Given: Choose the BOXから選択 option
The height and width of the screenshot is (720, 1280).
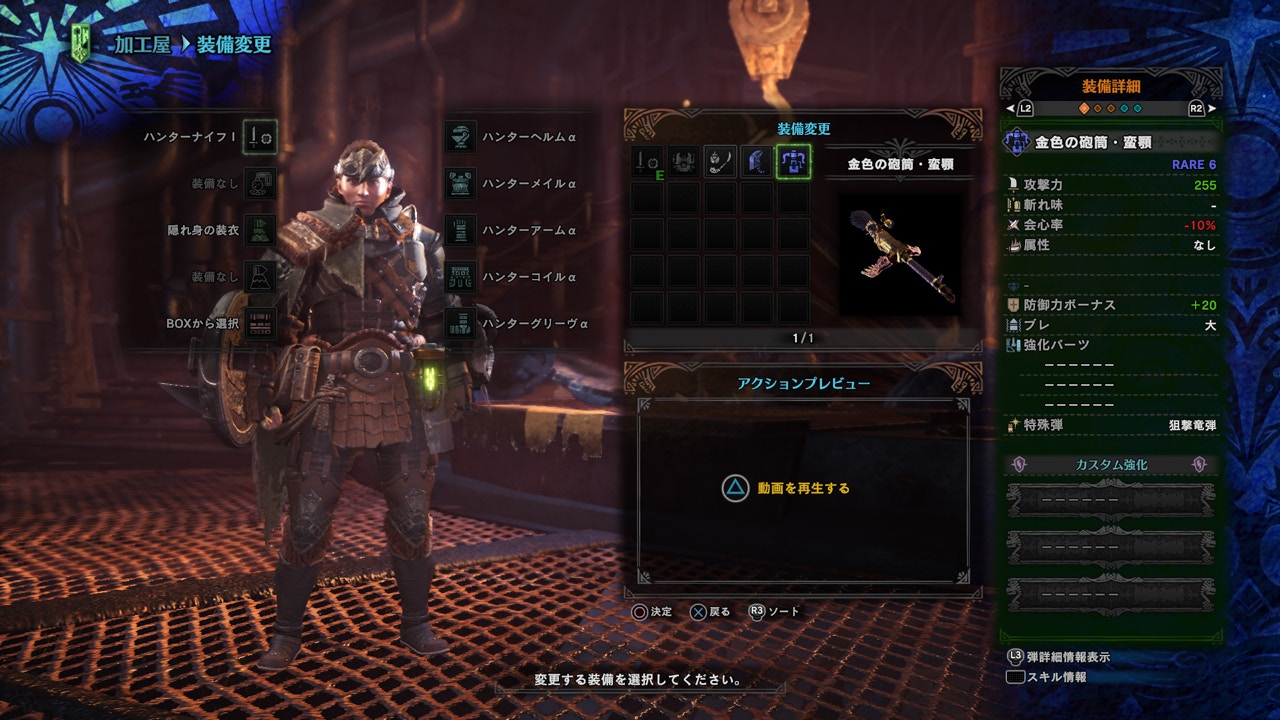Looking at the screenshot, I should [x=261, y=324].
